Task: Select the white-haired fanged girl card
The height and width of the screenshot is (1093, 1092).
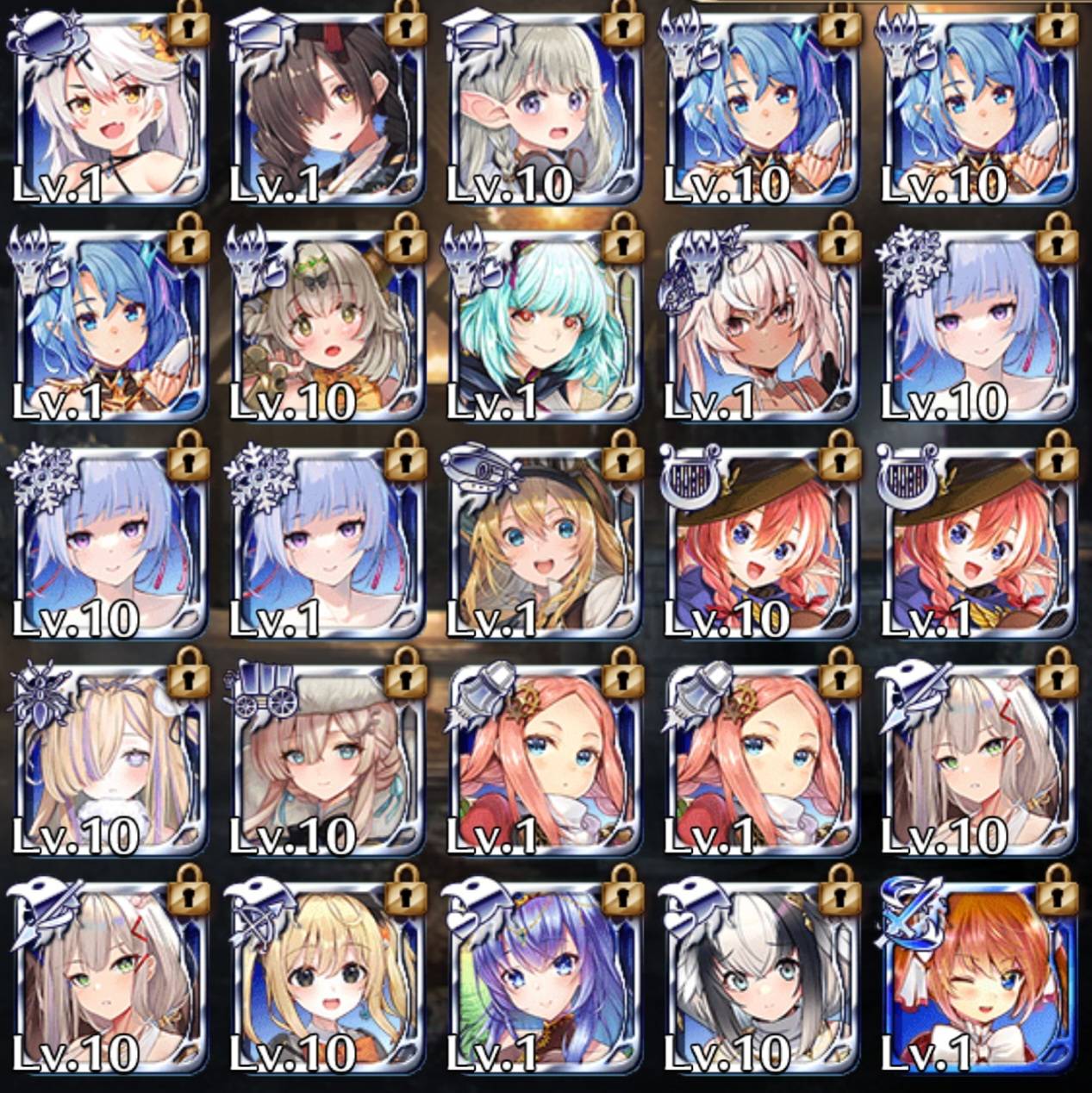Action: point(109,112)
